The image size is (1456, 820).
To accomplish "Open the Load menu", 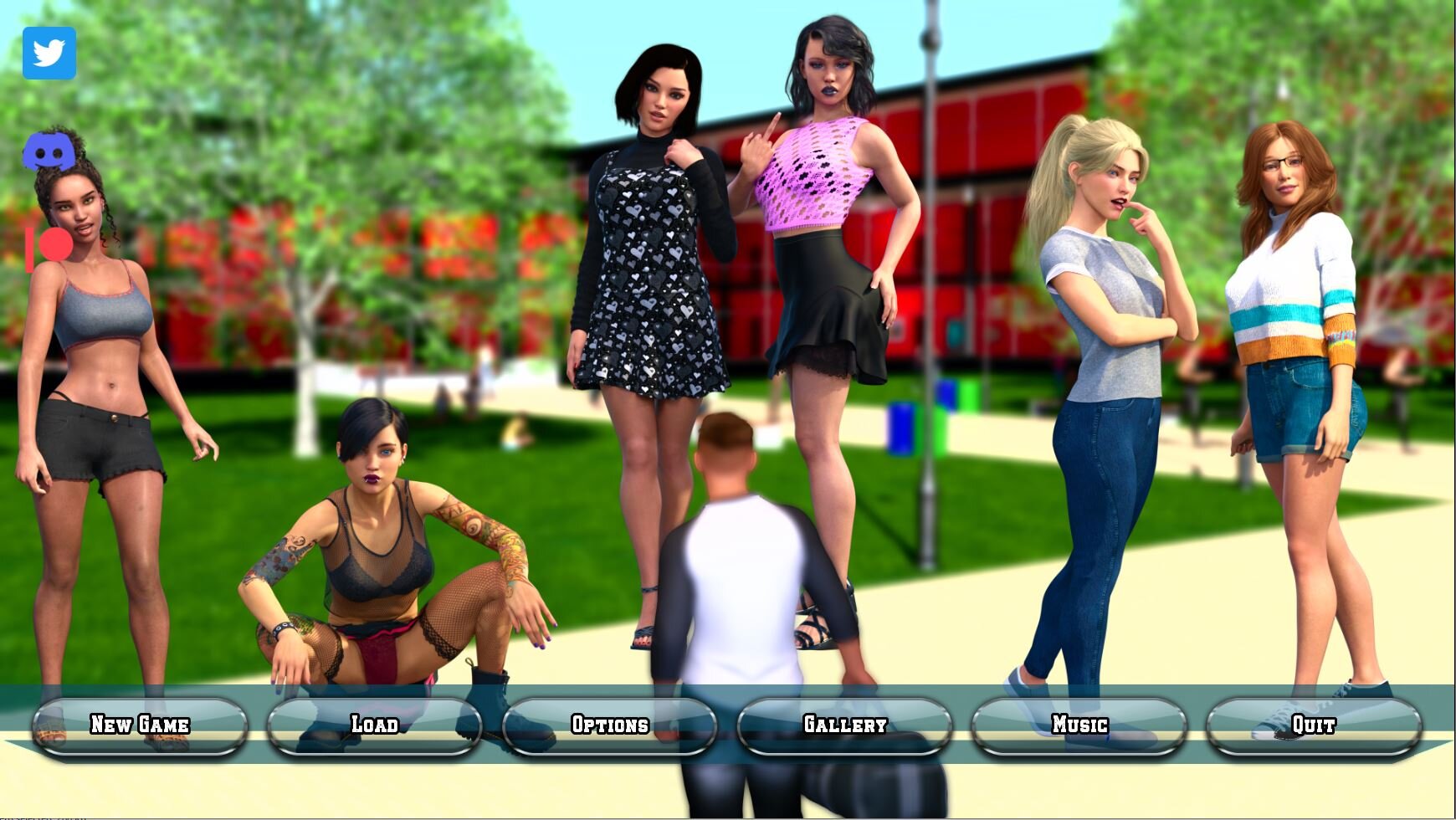I will 374,725.
